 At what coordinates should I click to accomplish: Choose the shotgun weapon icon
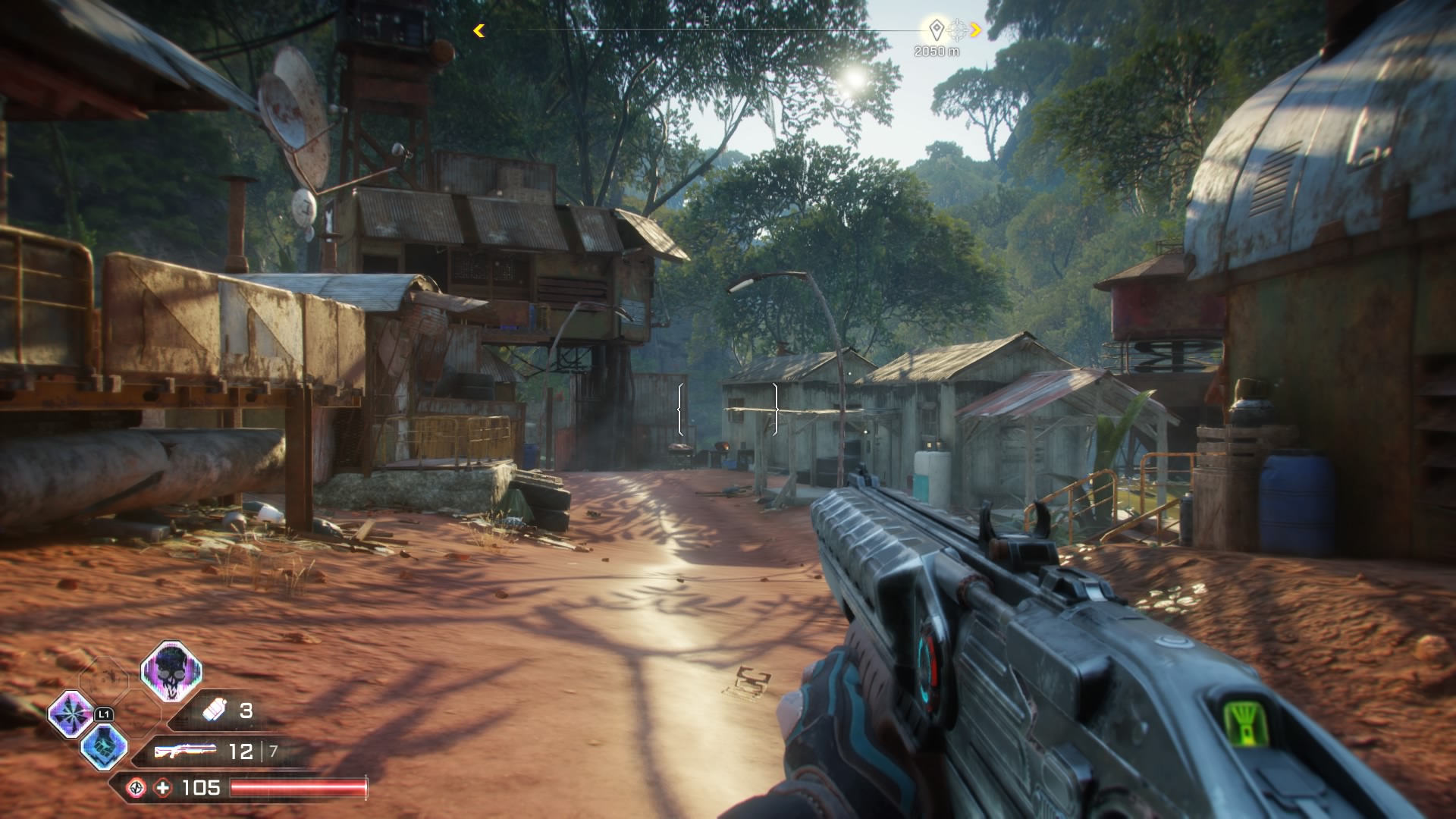point(185,751)
